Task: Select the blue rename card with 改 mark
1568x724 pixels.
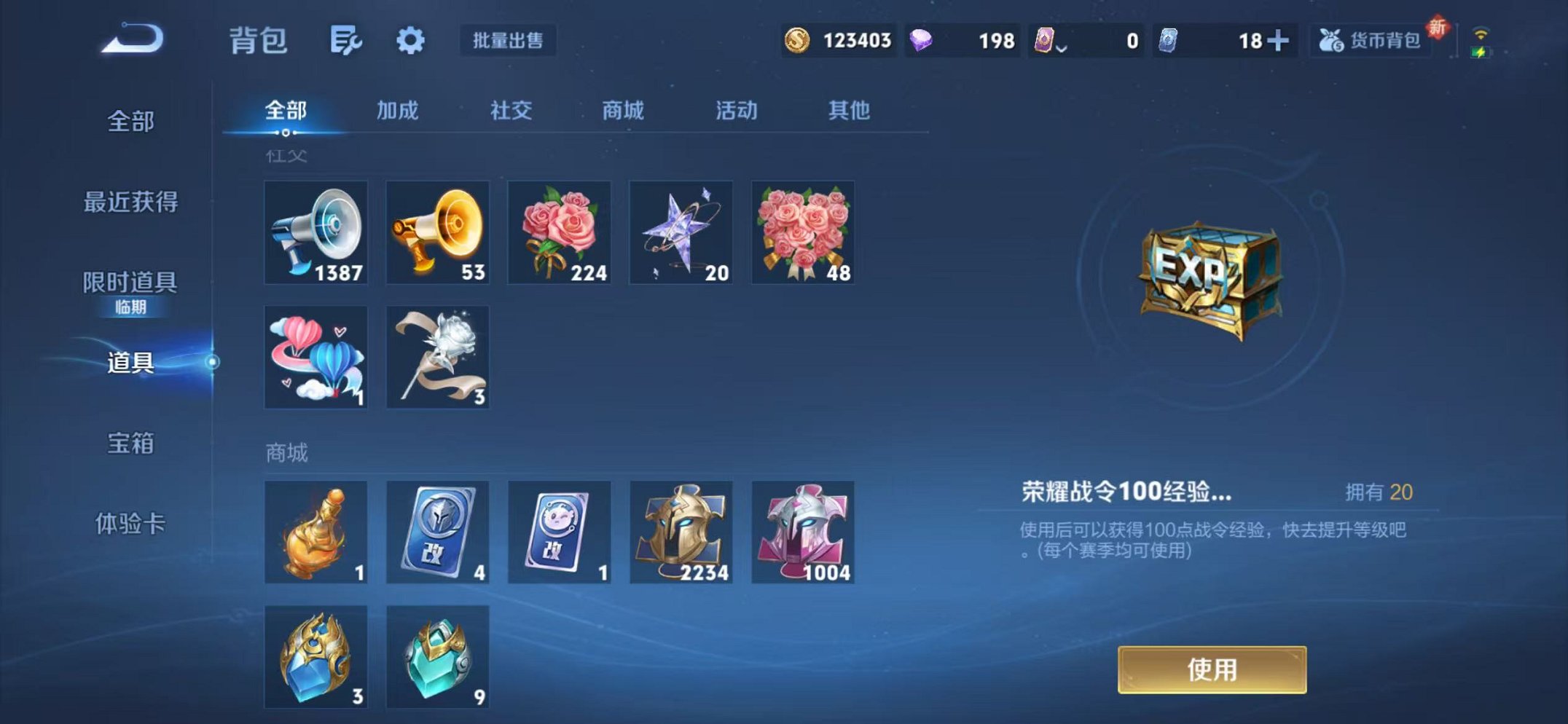Action: 438,532
